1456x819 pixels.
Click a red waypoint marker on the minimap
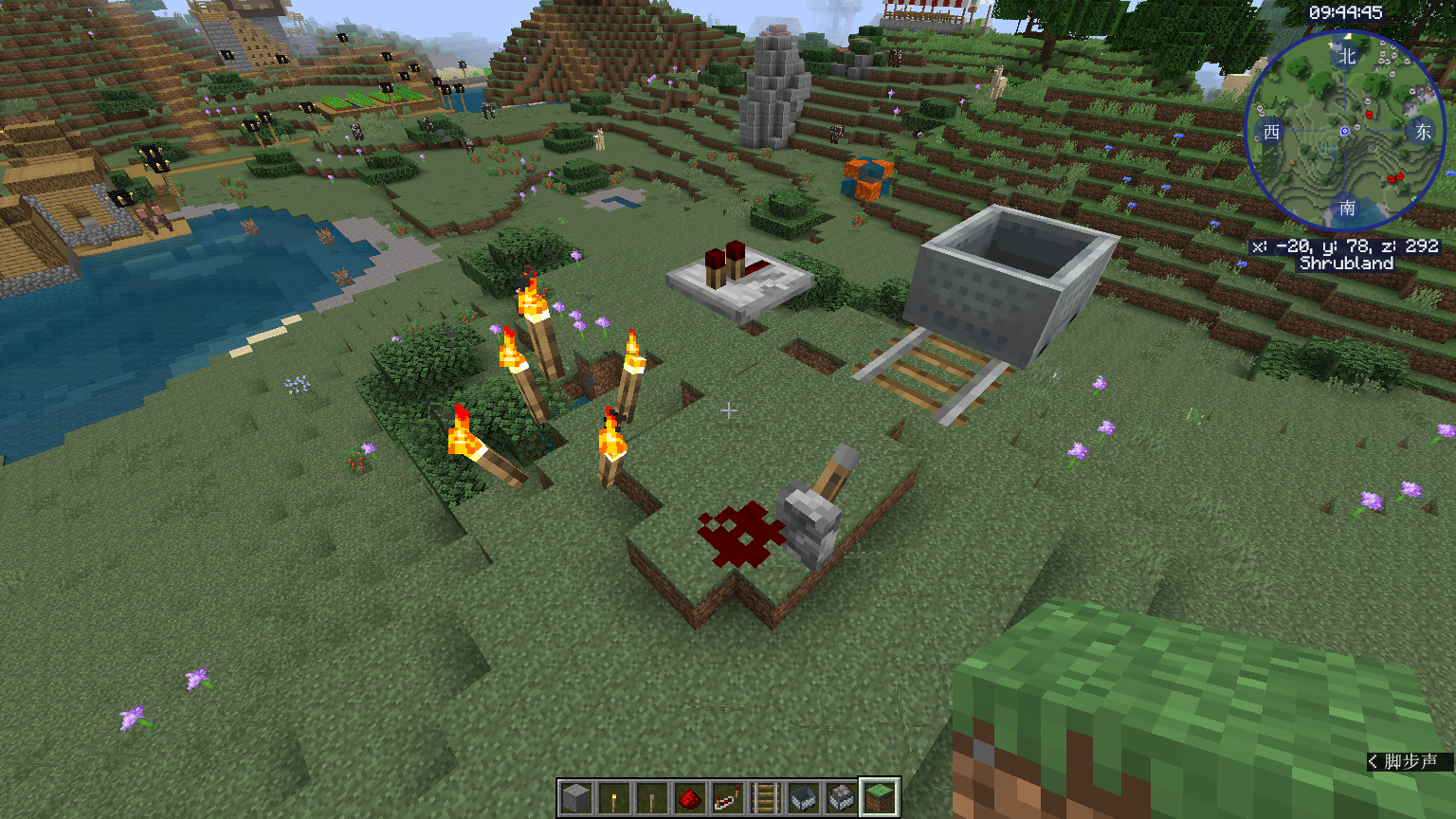click(x=1370, y=114)
